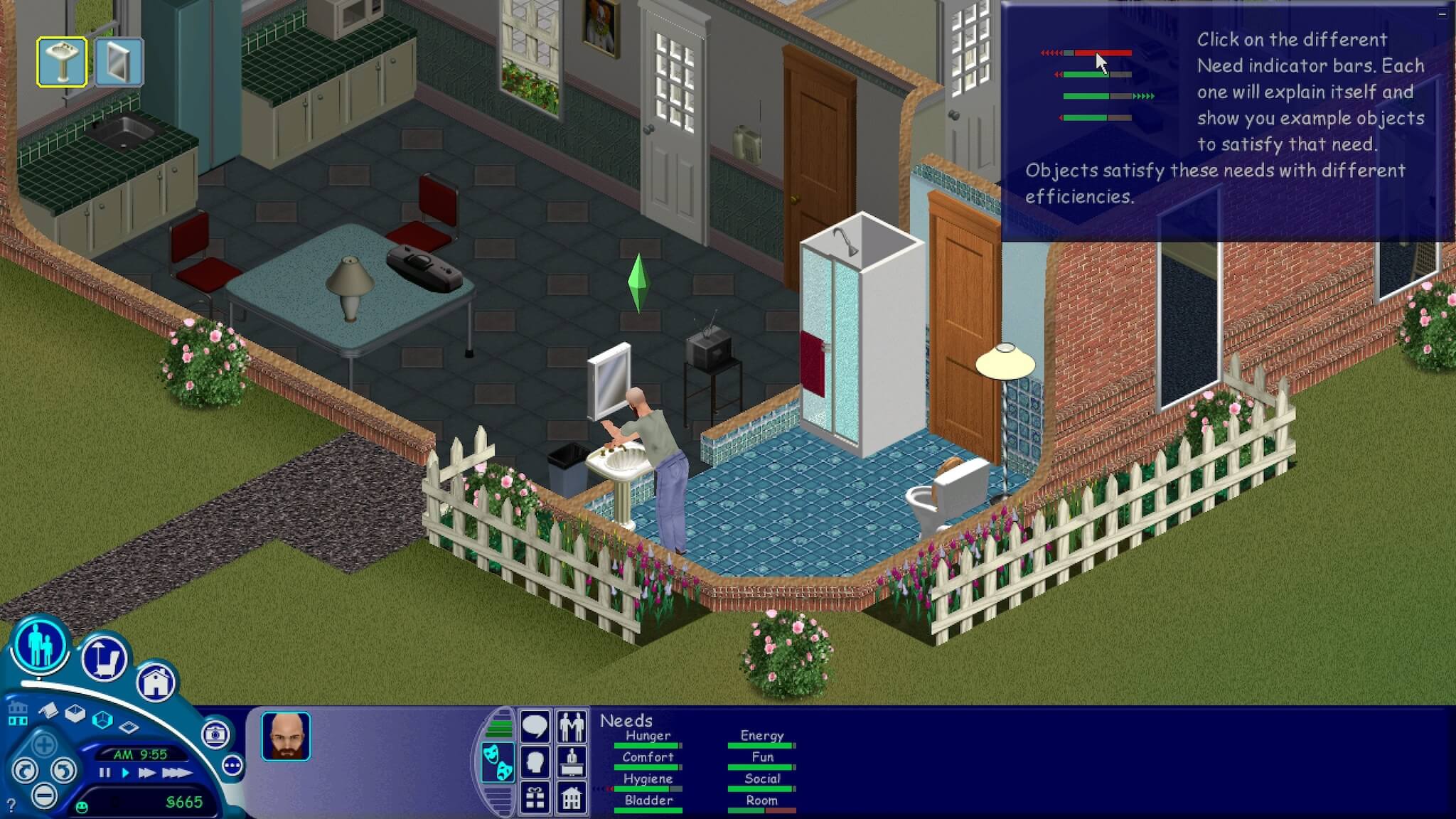Select the speech bubble panel tab
The width and height of the screenshot is (1456, 819).
pos(535,726)
